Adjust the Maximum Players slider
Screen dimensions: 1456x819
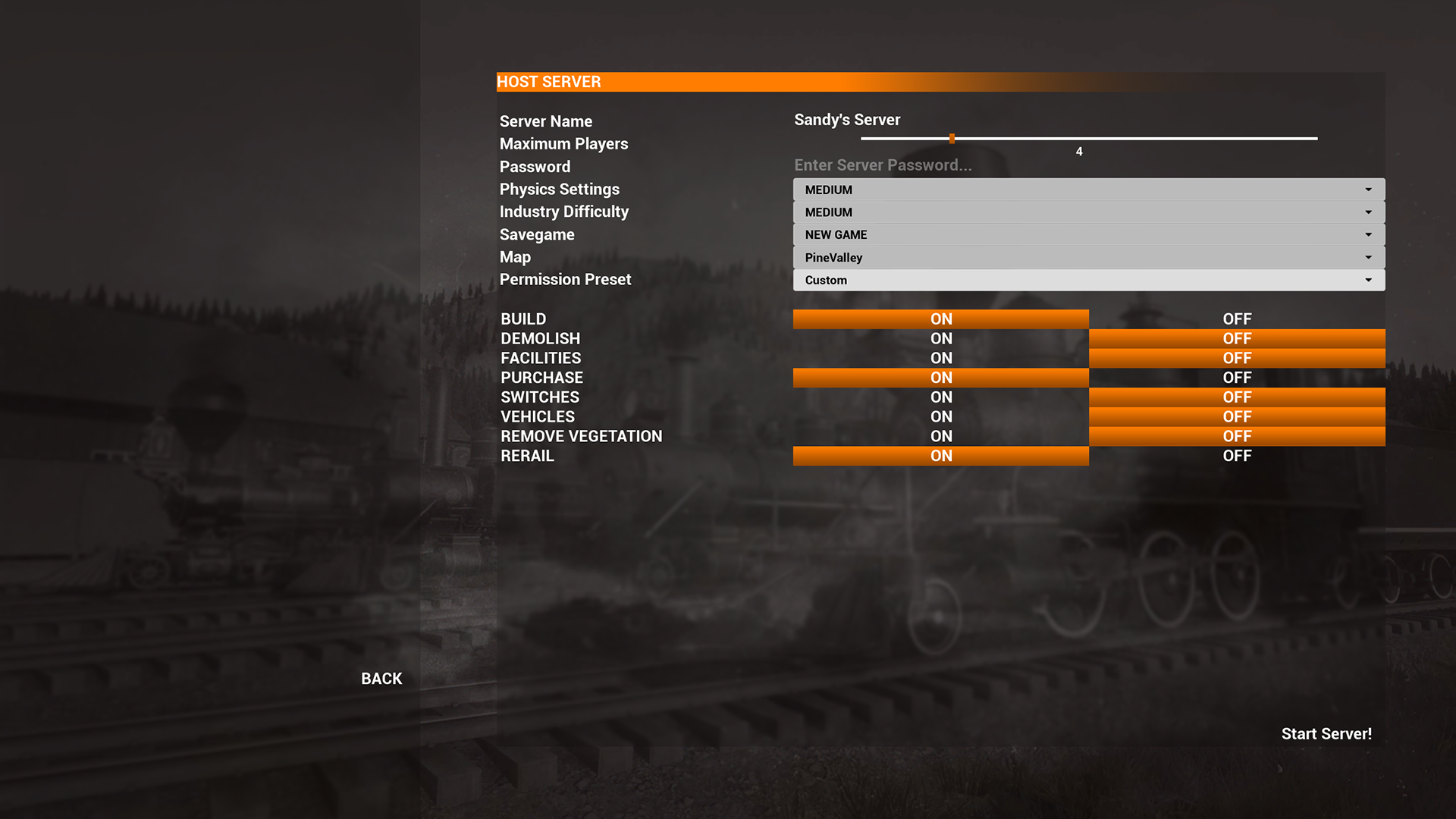point(952,138)
